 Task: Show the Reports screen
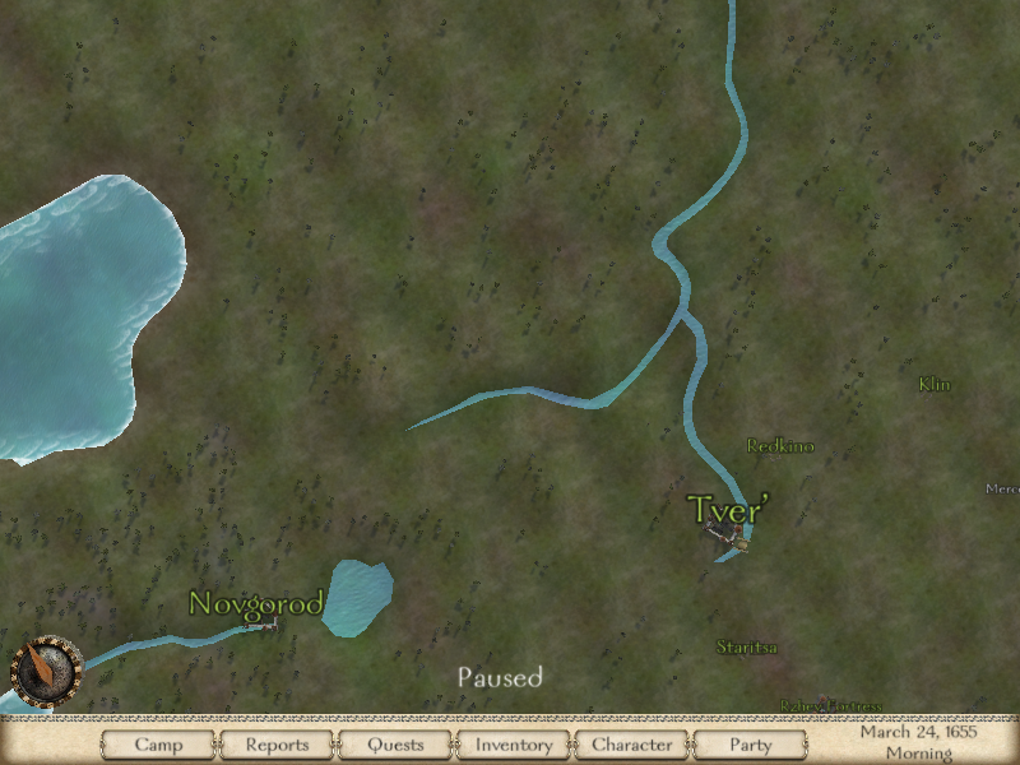coord(277,745)
